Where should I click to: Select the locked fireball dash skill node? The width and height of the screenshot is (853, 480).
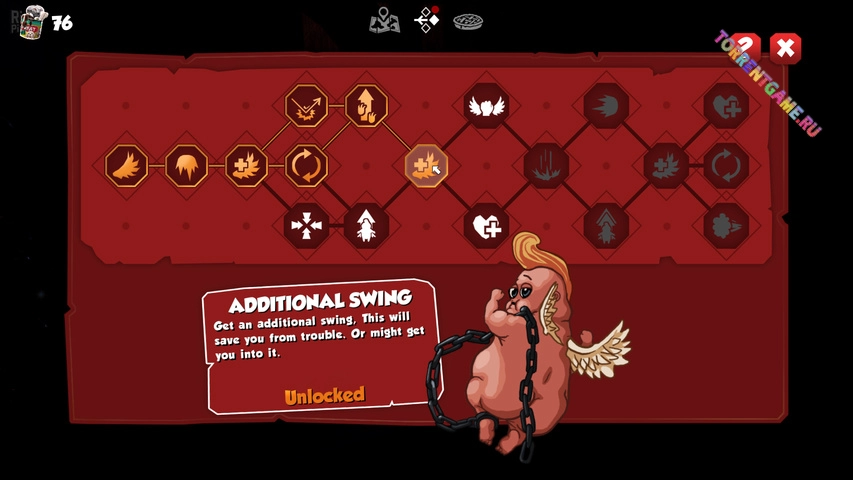(606, 106)
